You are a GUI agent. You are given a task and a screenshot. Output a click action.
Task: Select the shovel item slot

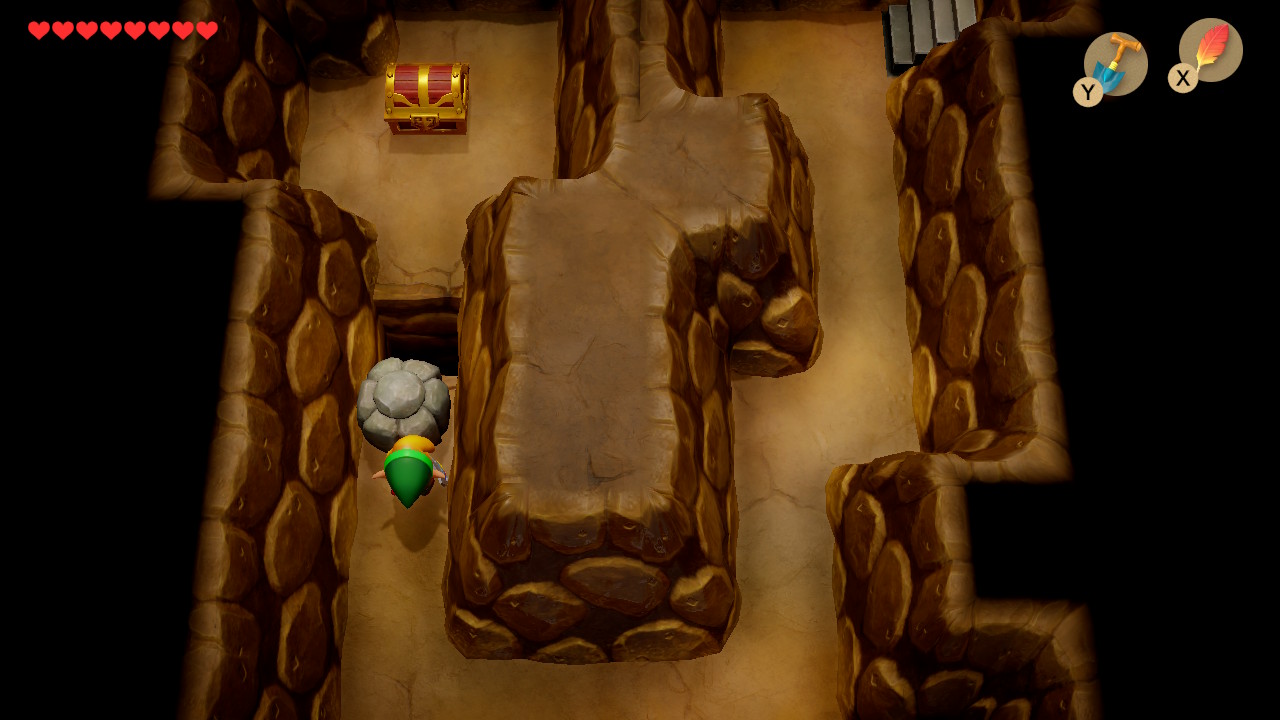pos(1114,64)
